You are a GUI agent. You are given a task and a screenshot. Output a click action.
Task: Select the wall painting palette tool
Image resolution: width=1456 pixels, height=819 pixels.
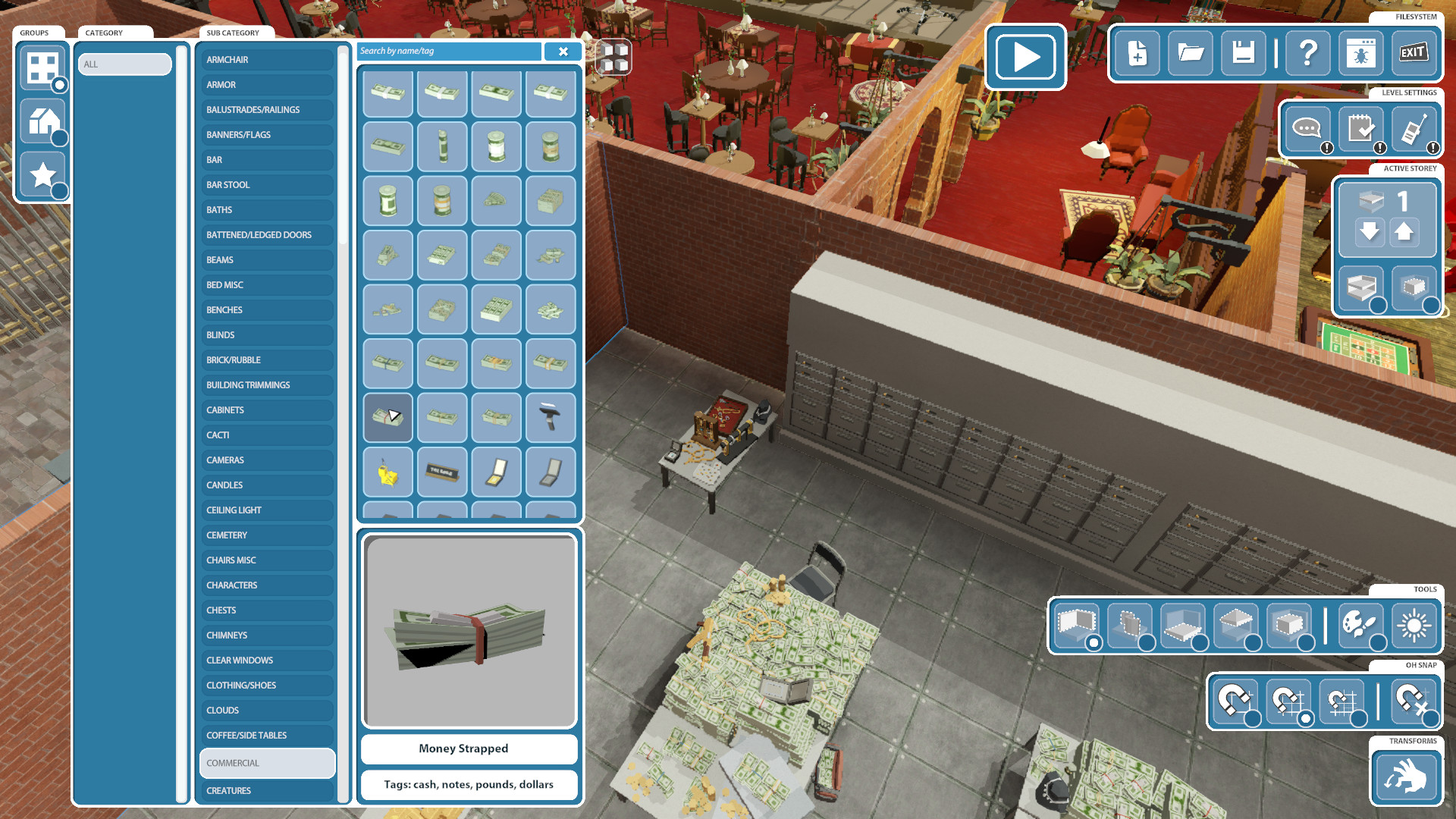pos(1362,626)
